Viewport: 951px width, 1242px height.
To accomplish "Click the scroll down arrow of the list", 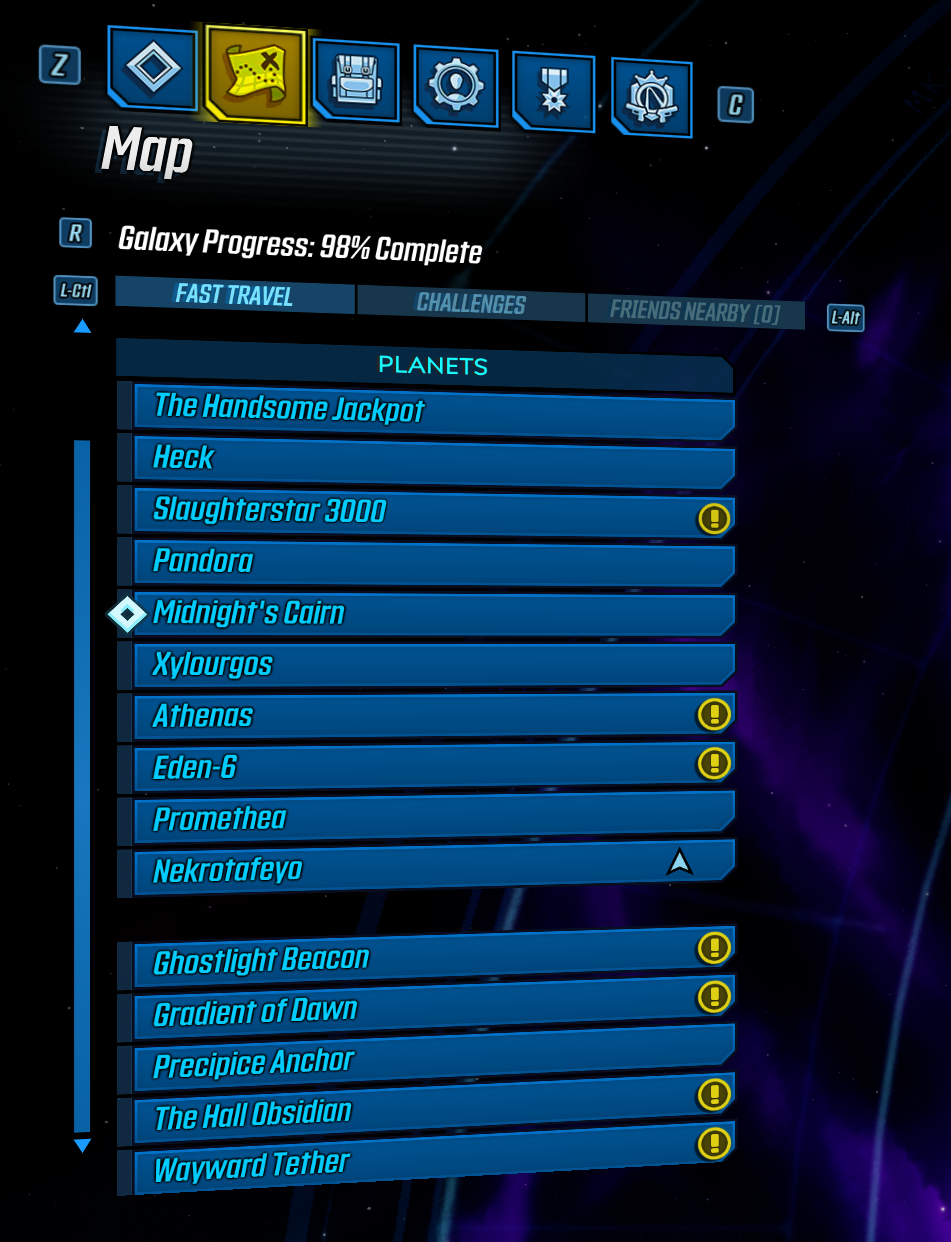I will tap(82, 1146).
